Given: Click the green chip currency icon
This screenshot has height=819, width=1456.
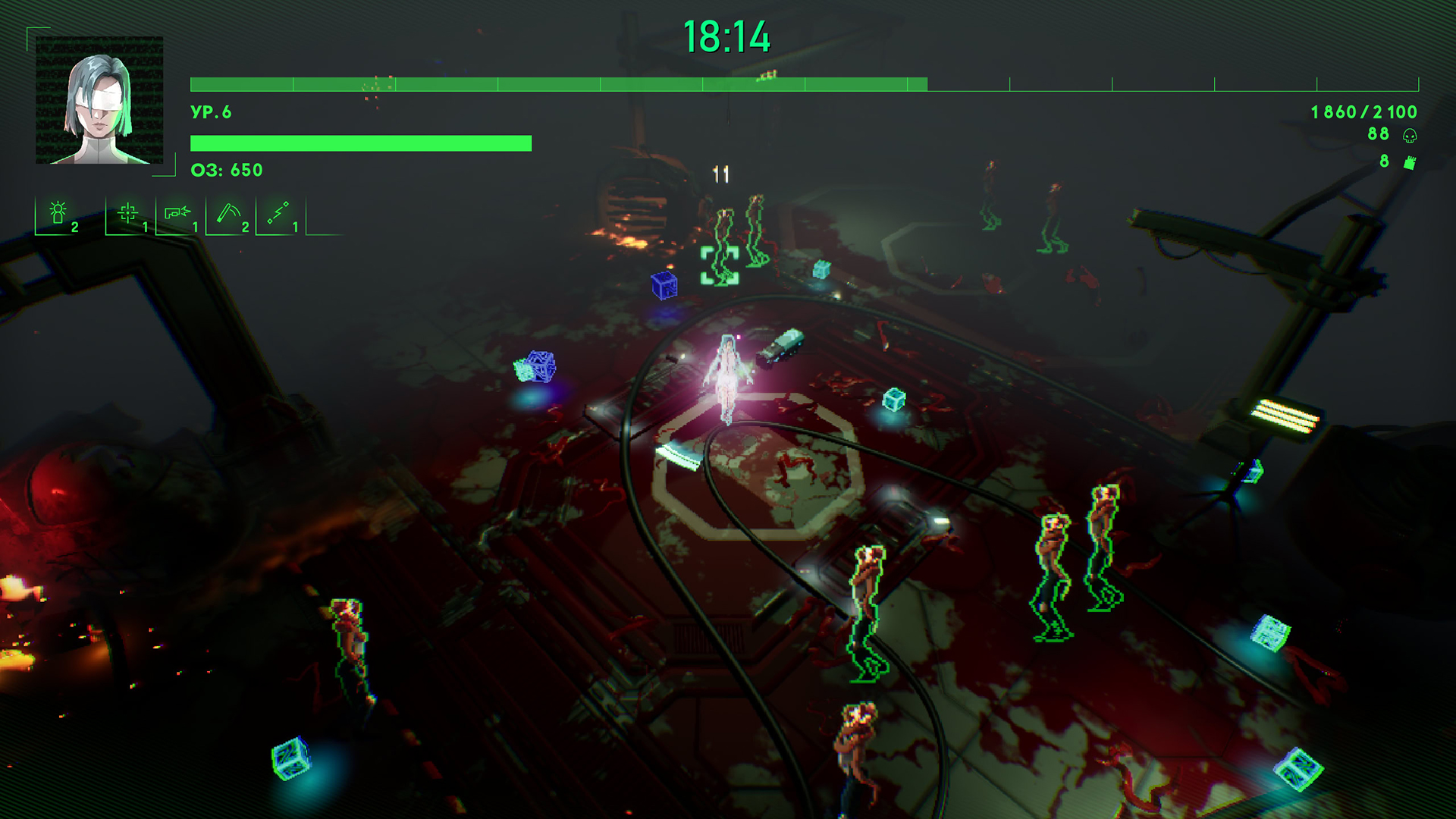Looking at the screenshot, I should click(x=1410, y=162).
